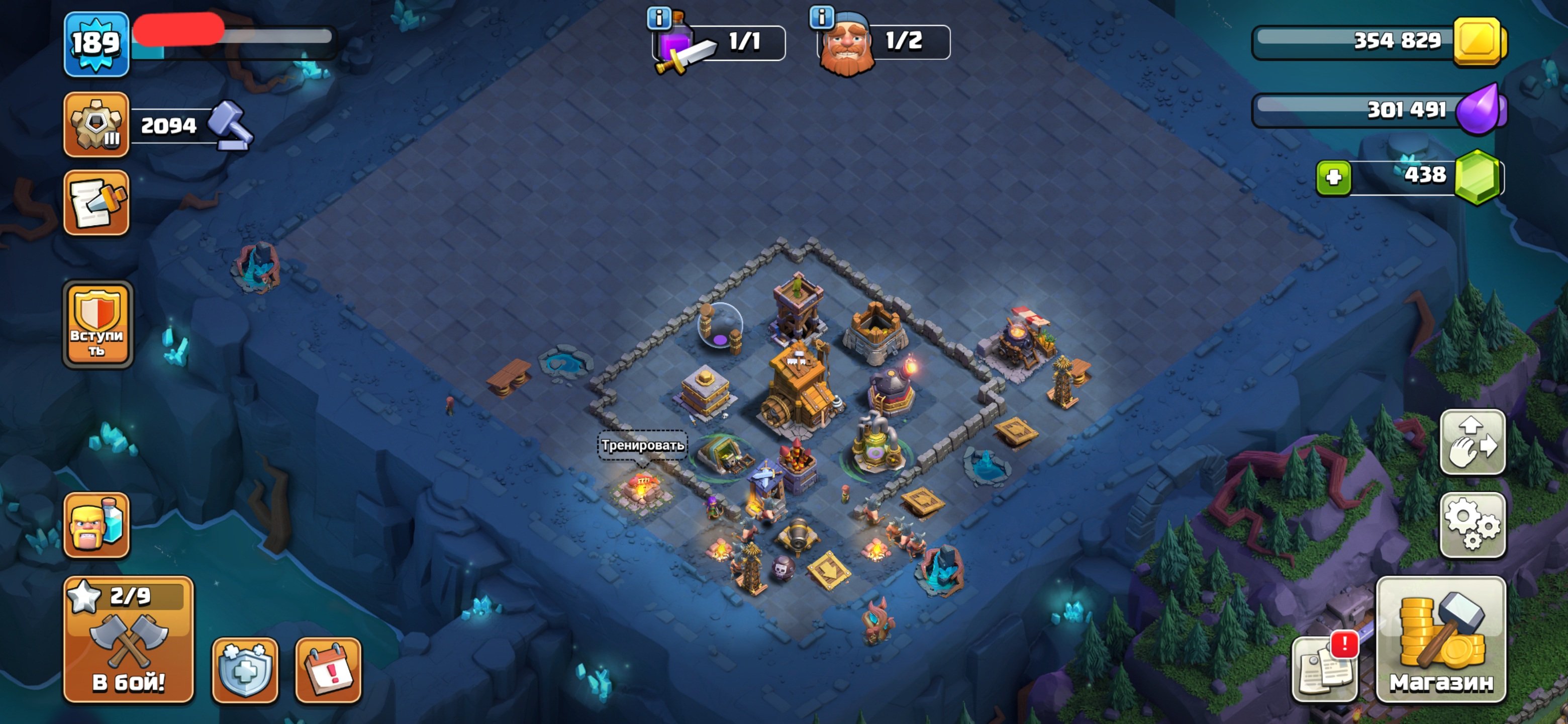Tap the gold coin storage icon
Image resolution: width=1568 pixels, height=724 pixels.
point(1479,41)
